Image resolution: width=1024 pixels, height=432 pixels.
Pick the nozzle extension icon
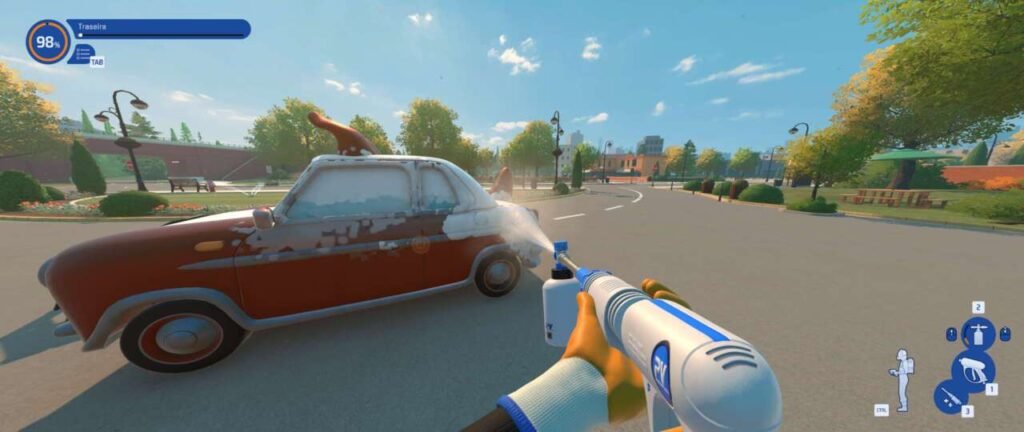950,396
